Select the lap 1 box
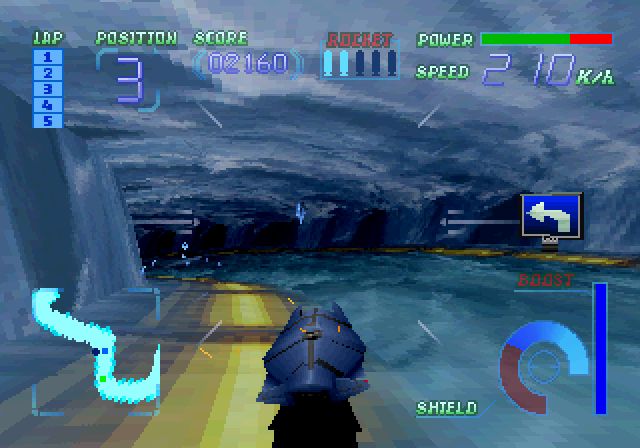This screenshot has width=640, height=448. point(48,57)
